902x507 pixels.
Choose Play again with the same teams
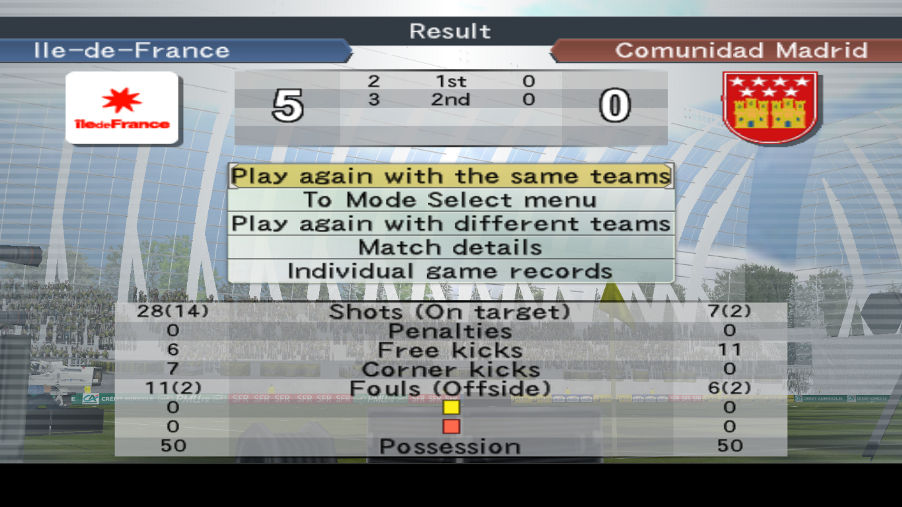(450, 176)
